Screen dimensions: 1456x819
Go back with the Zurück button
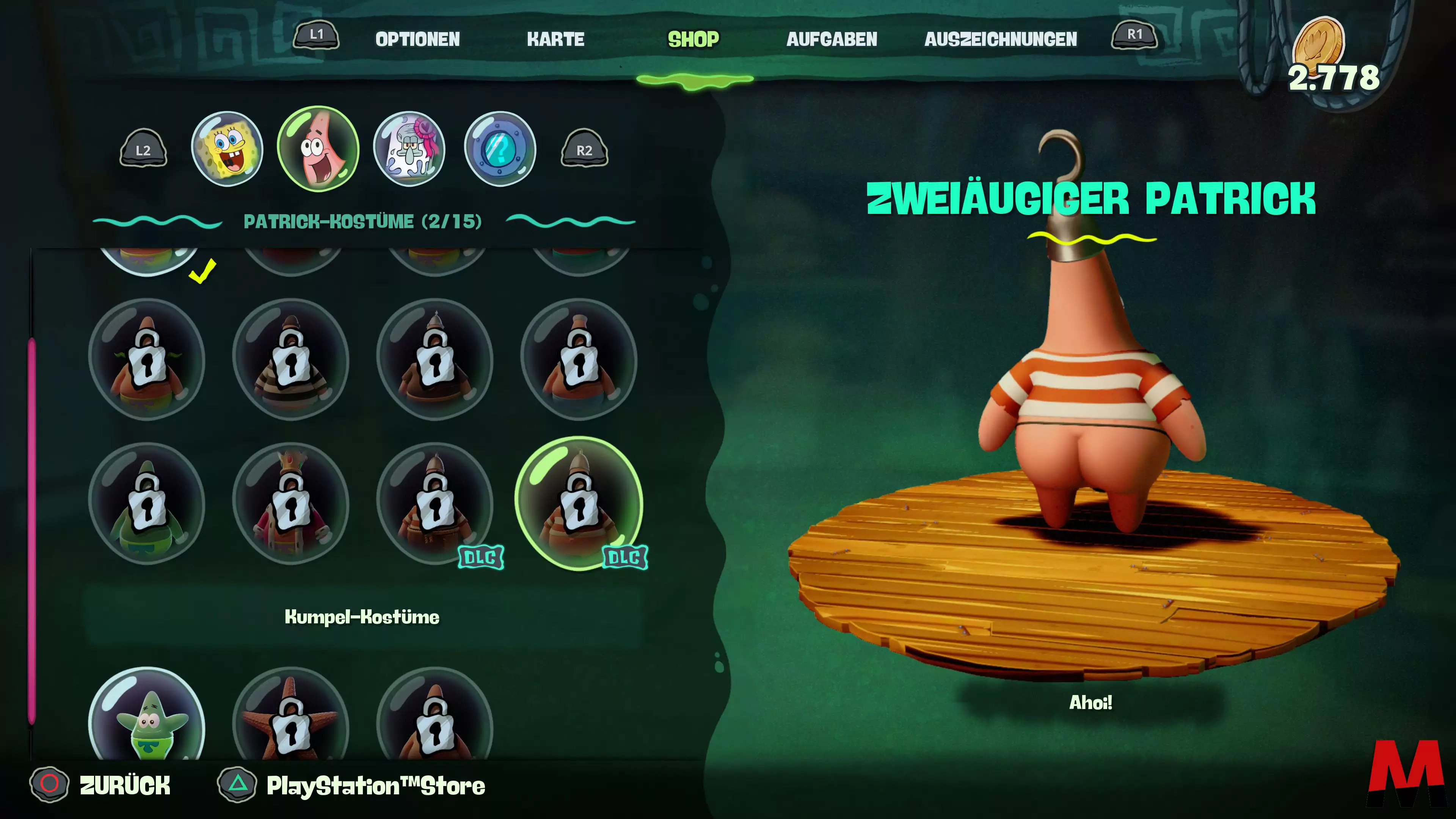pos(124,785)
